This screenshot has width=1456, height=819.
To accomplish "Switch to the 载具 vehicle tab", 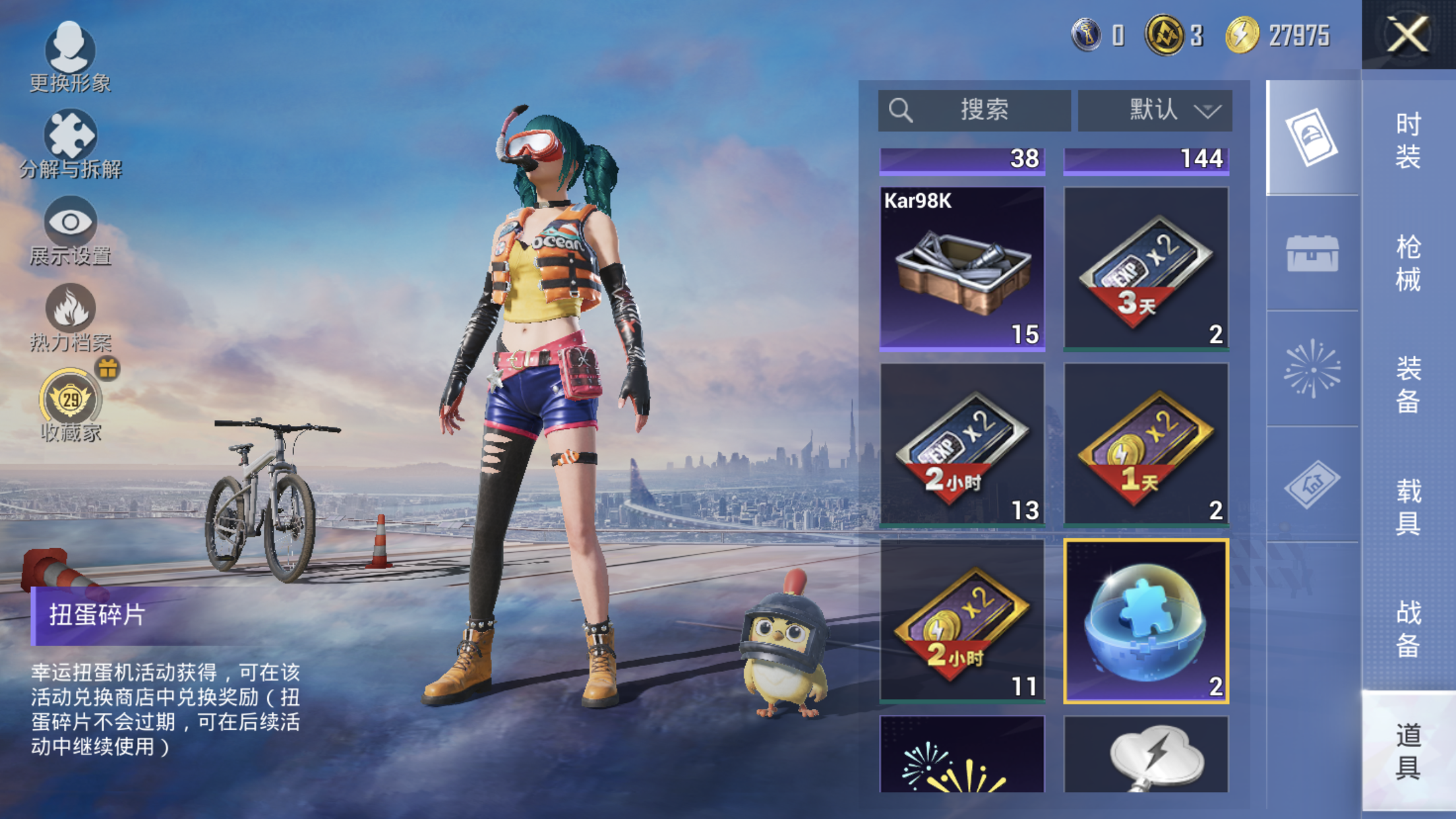I will click(x=1408, y=506).
